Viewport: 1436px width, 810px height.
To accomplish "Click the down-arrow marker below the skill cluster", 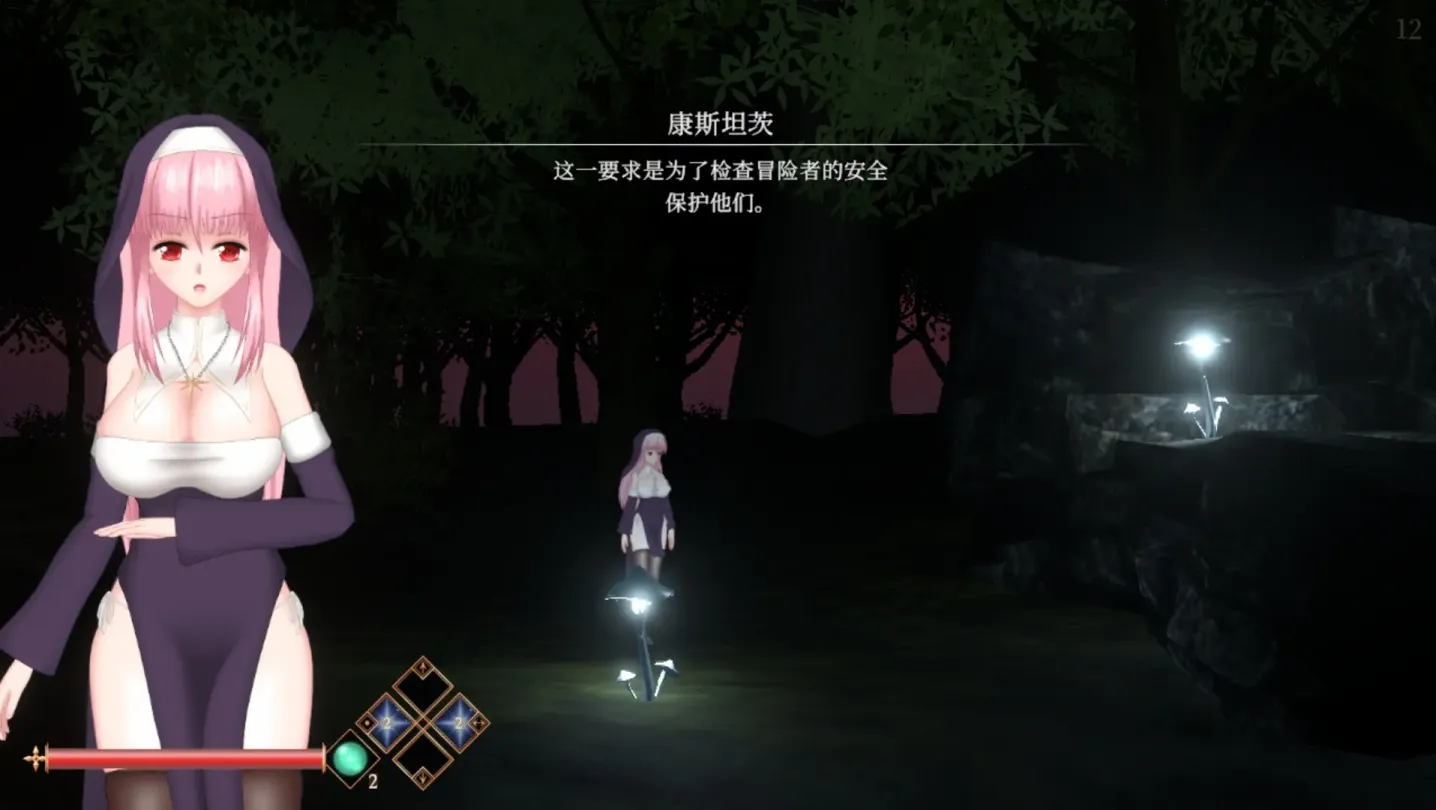I will coord(423,778).
